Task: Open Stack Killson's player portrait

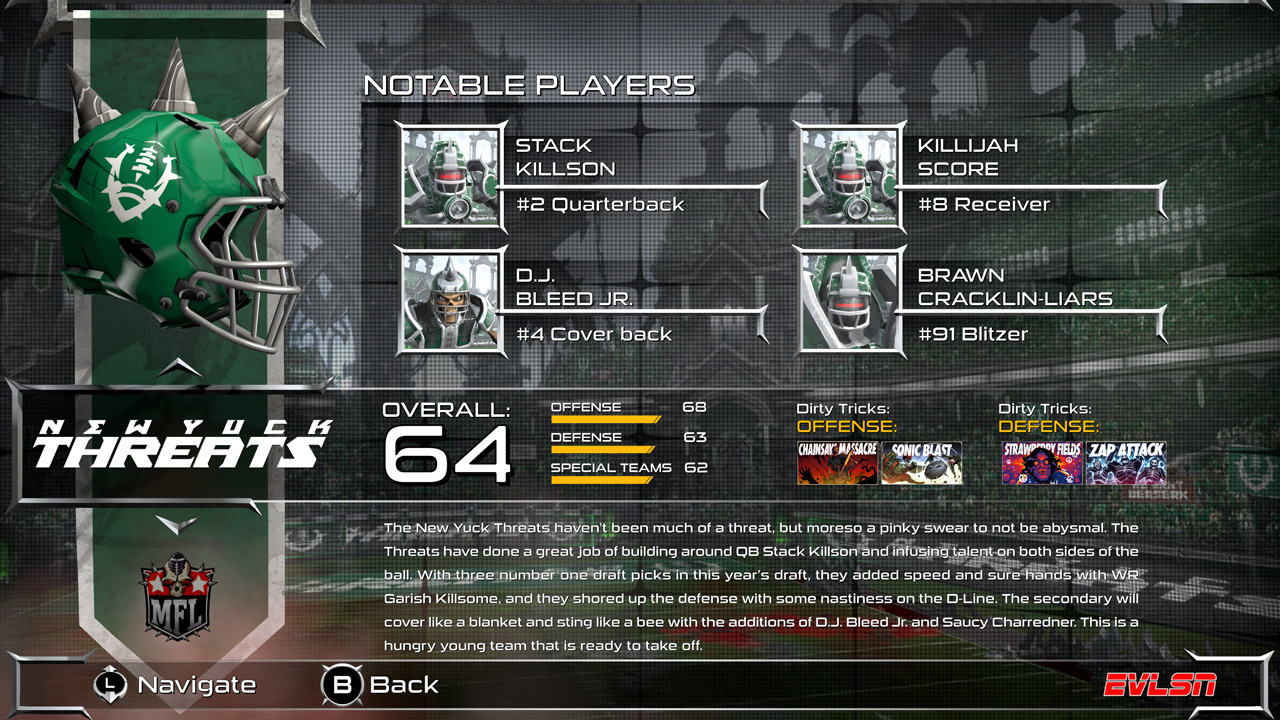Action: [450, 176]
